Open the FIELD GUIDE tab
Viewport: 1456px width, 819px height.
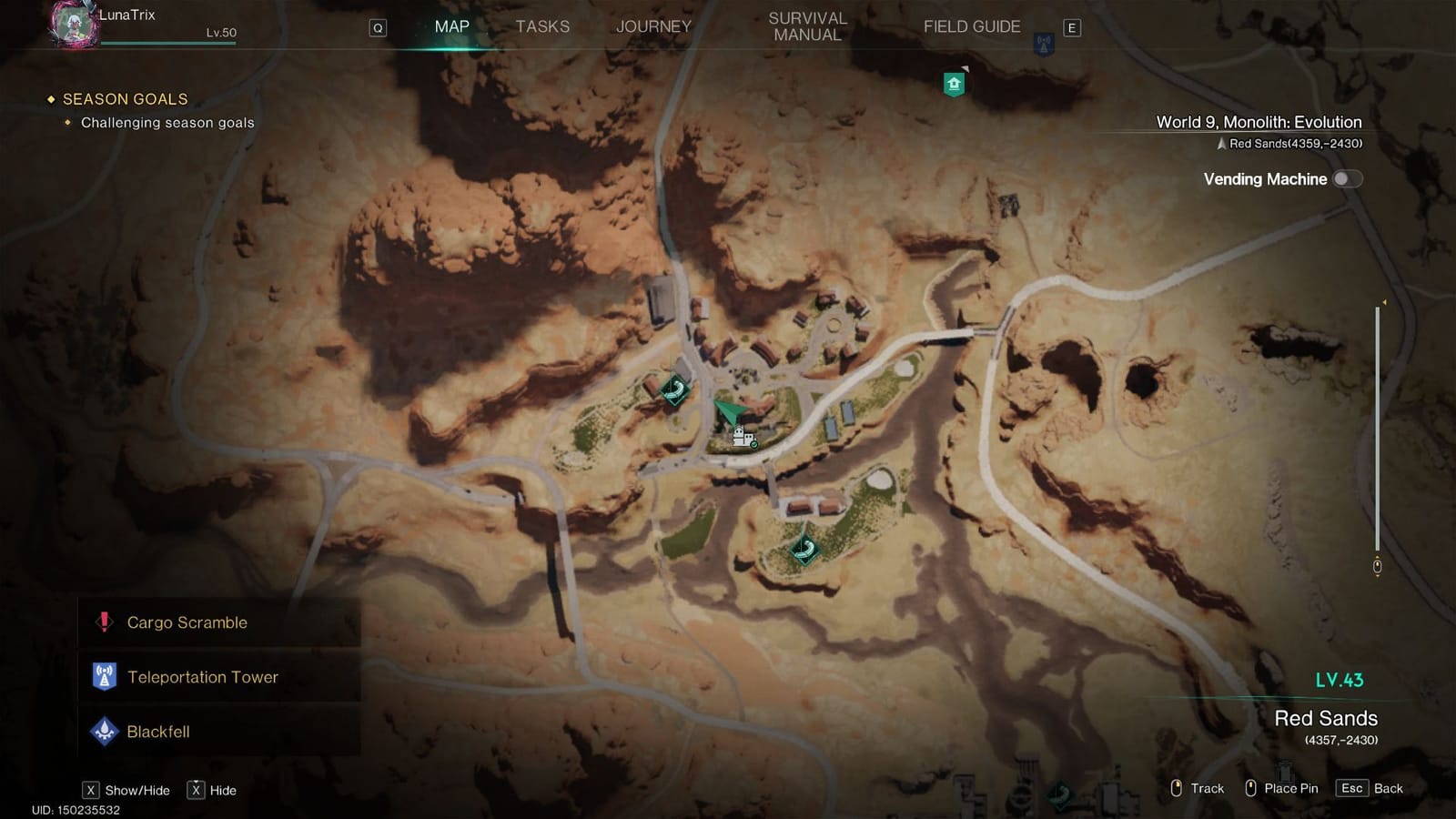pyautogui.click(x=971, y=26)
